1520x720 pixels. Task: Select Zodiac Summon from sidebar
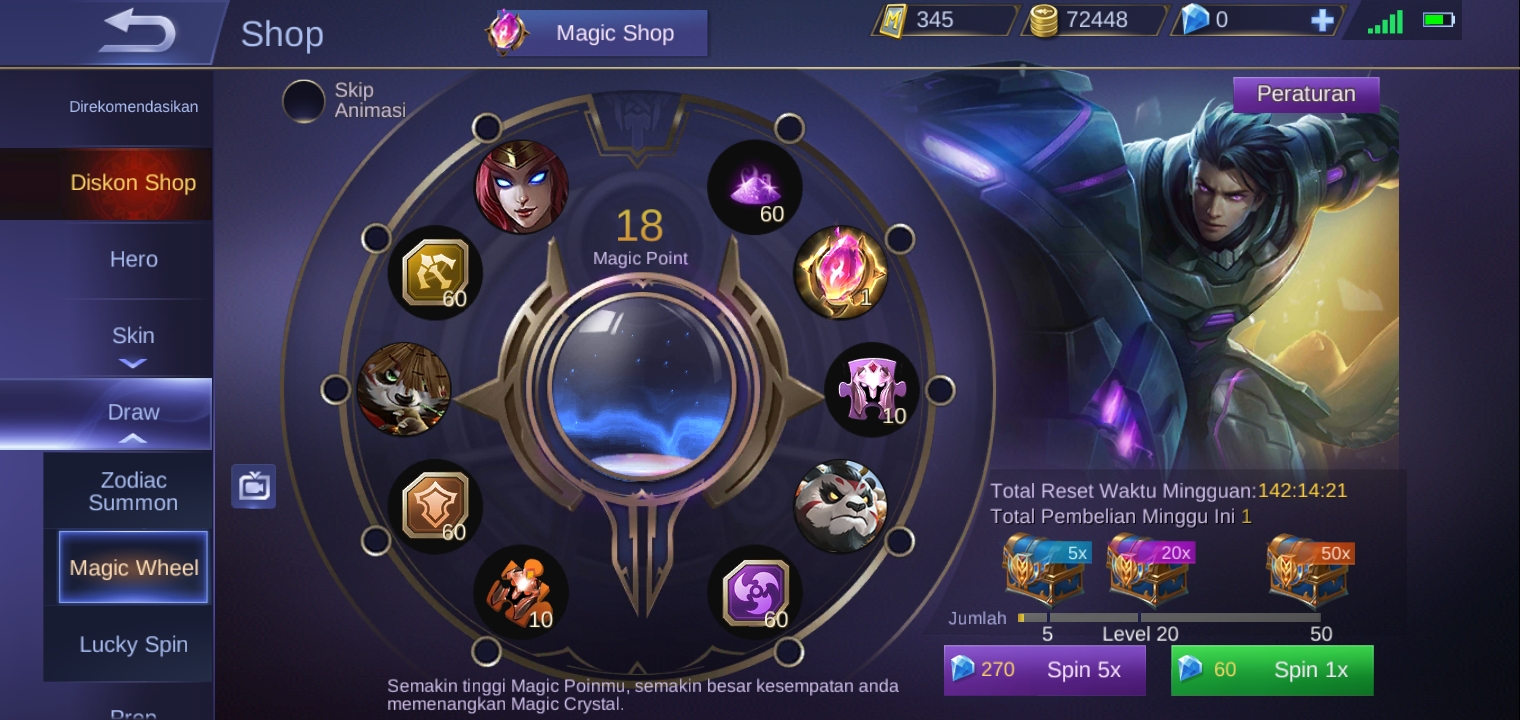click(133, 491)
